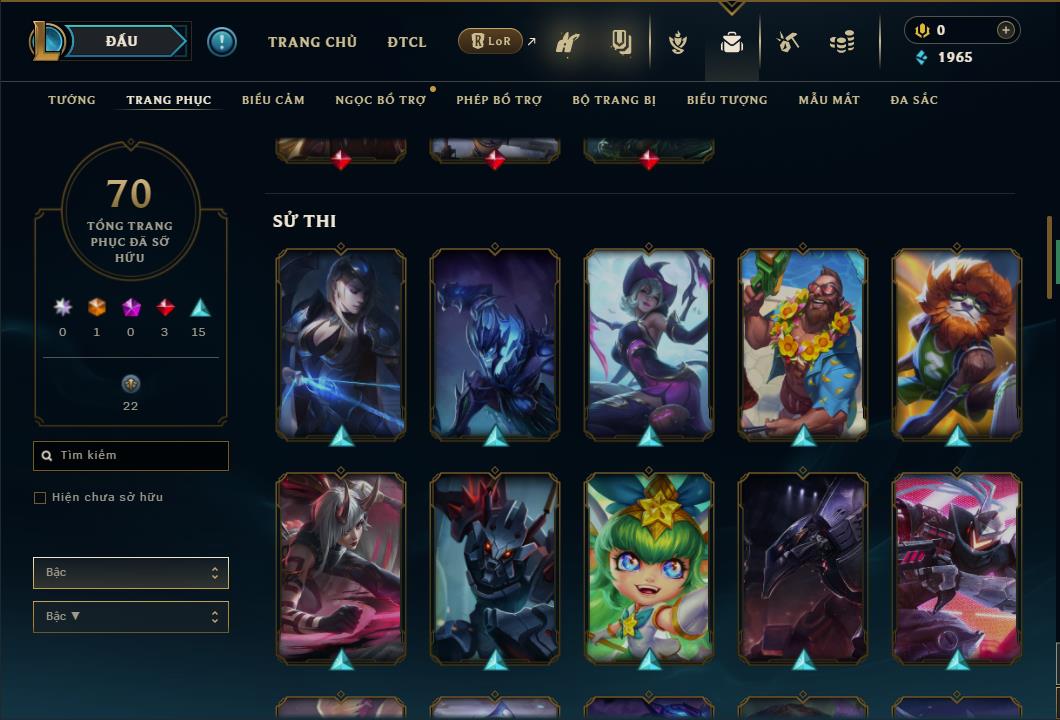Show the BIỂU TƯỢNG tab

pyautogui.click(x=727, y=100)
